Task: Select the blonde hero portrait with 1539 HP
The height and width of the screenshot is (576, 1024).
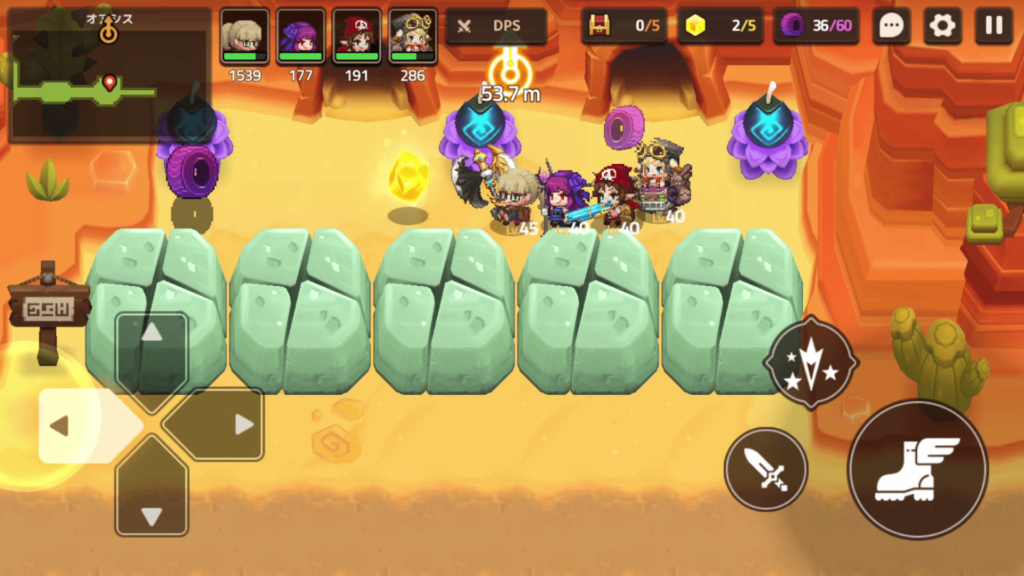Action: tap(245, 38)
